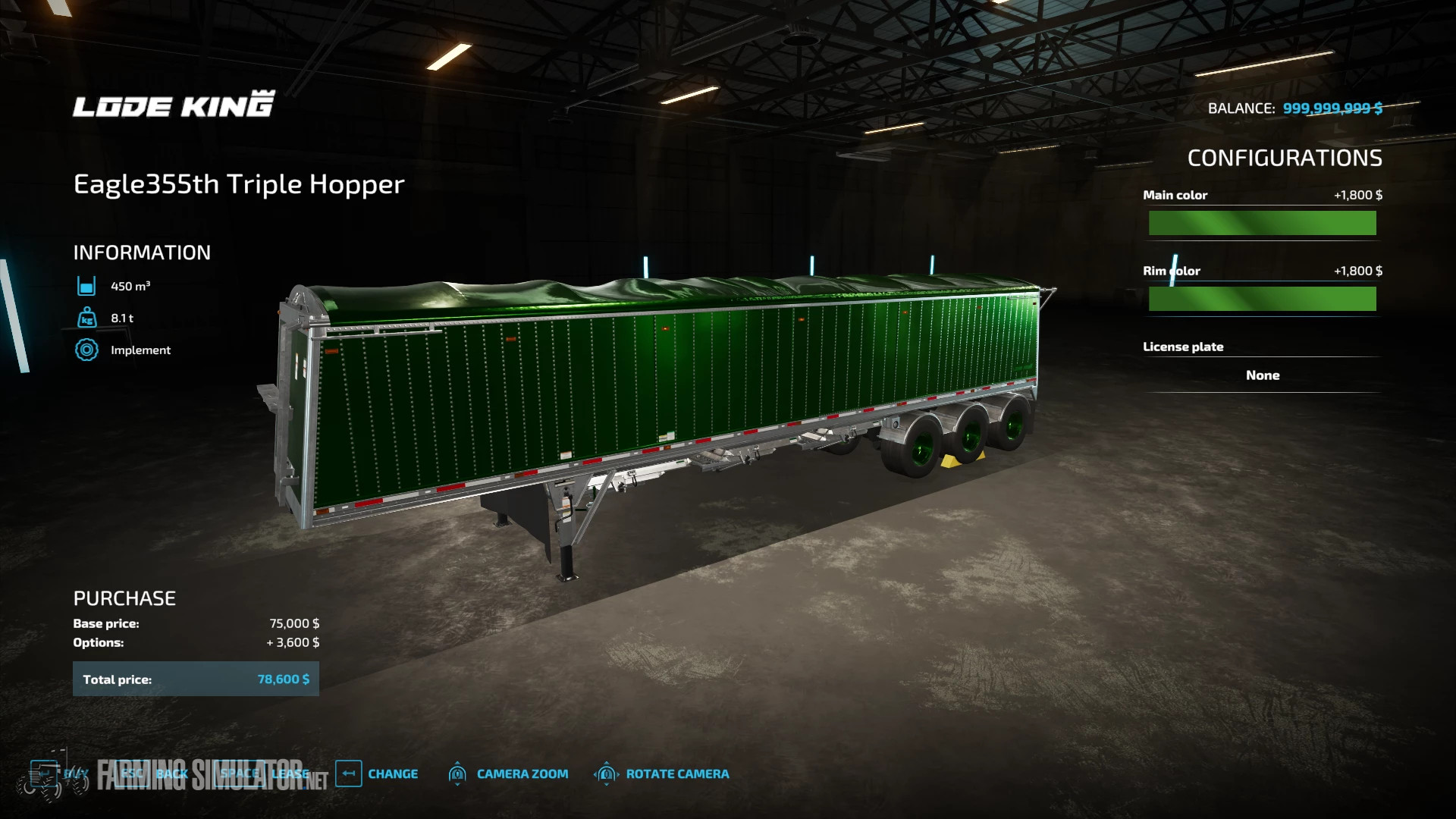Open the Rim color selection bar
1456x819 pixels.
coord(1261,297)
